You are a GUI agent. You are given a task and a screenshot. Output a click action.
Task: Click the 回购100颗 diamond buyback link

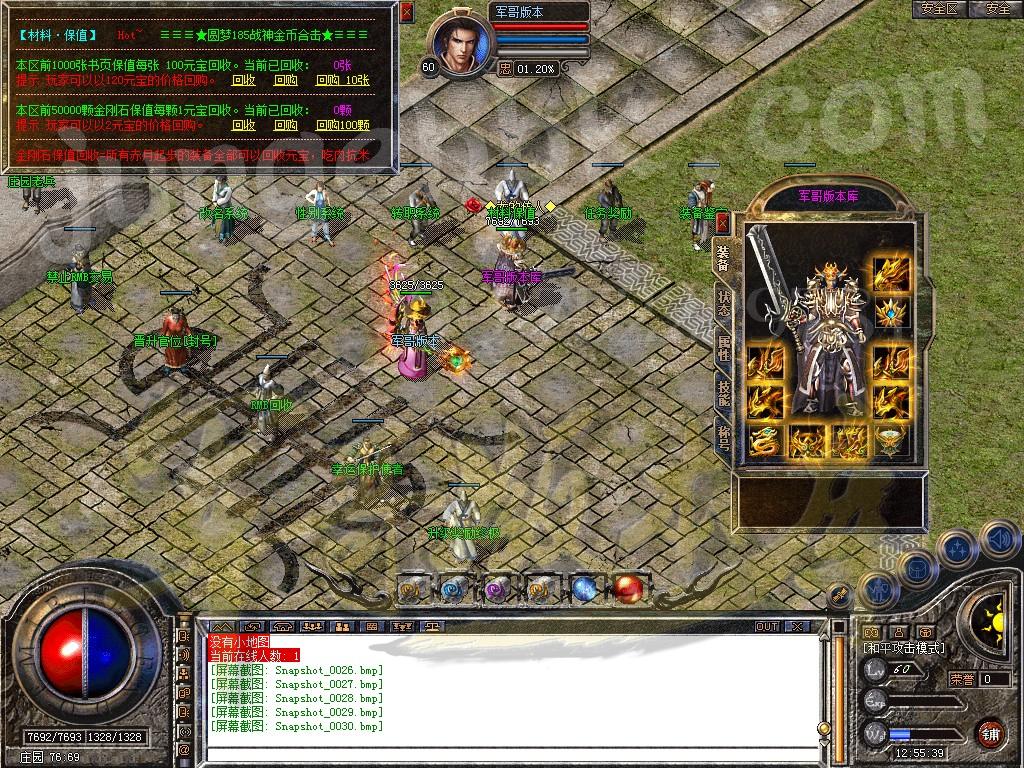point(342,125)
